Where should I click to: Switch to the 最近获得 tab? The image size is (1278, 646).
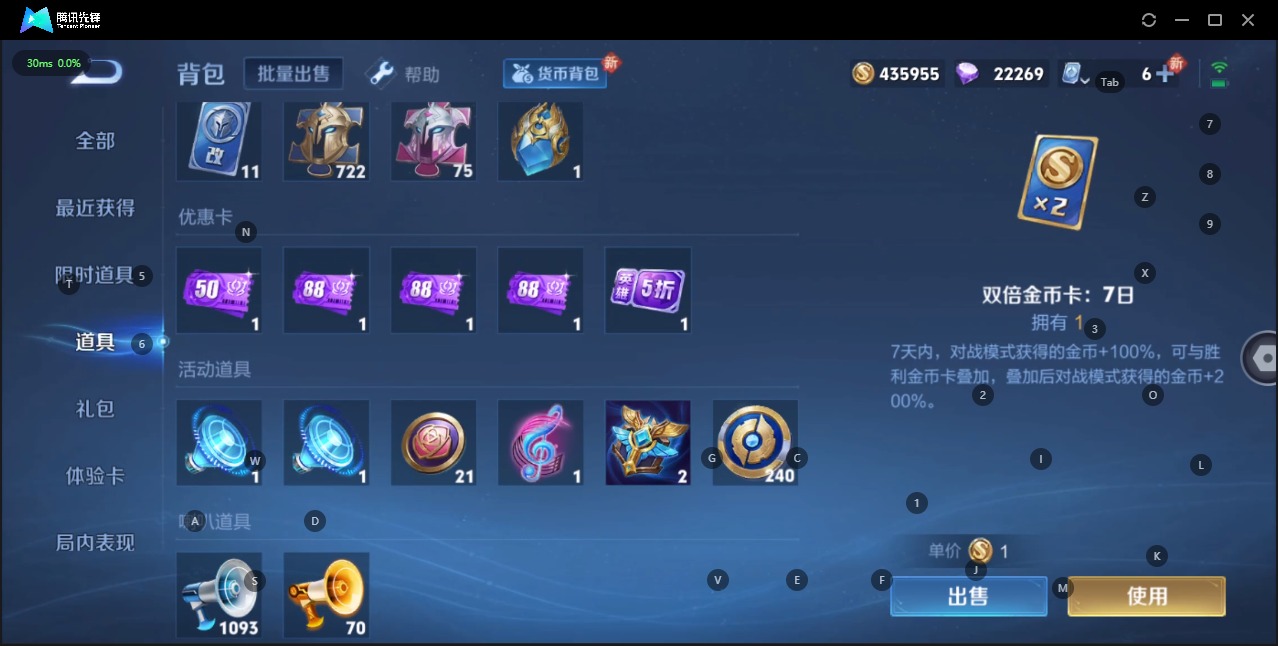coord(95,208)
